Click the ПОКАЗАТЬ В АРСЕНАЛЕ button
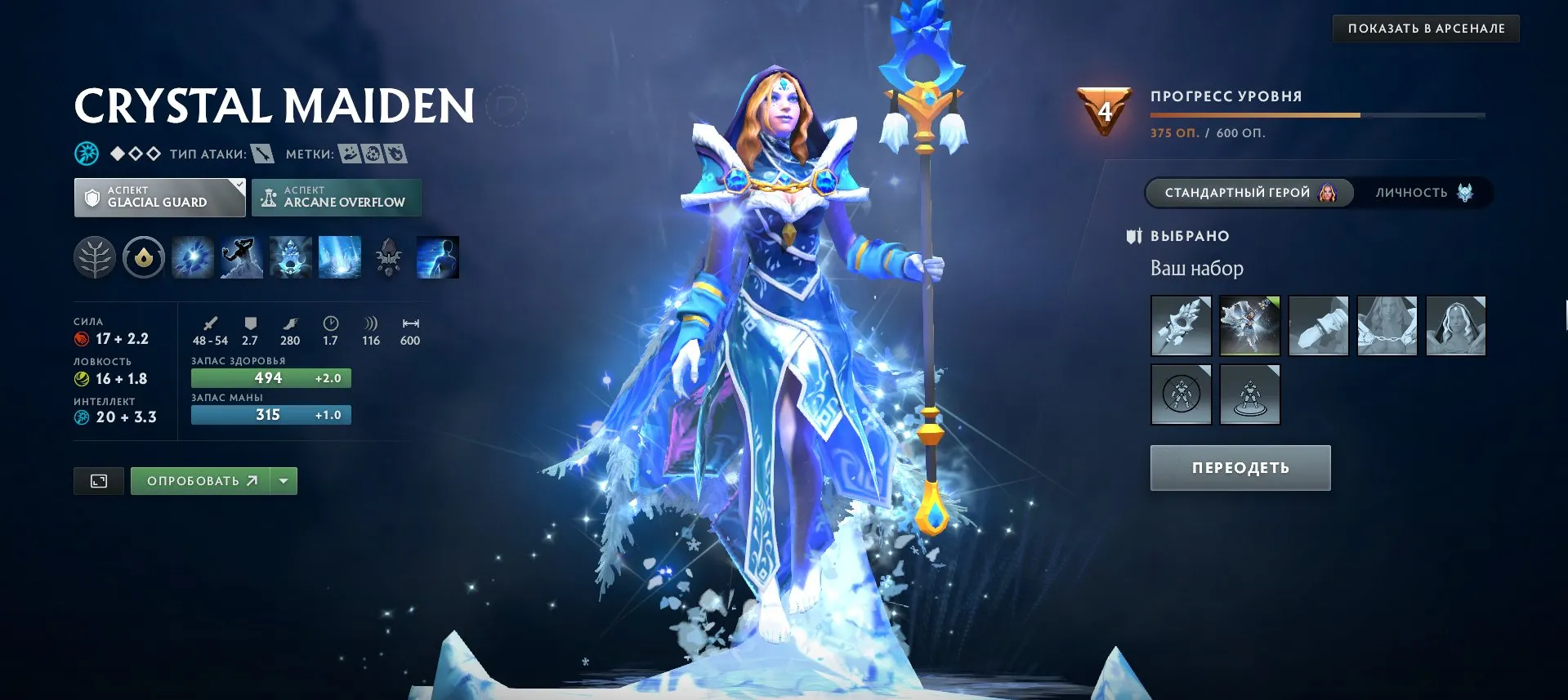 pyautogui.click(x=1425, y=27)
